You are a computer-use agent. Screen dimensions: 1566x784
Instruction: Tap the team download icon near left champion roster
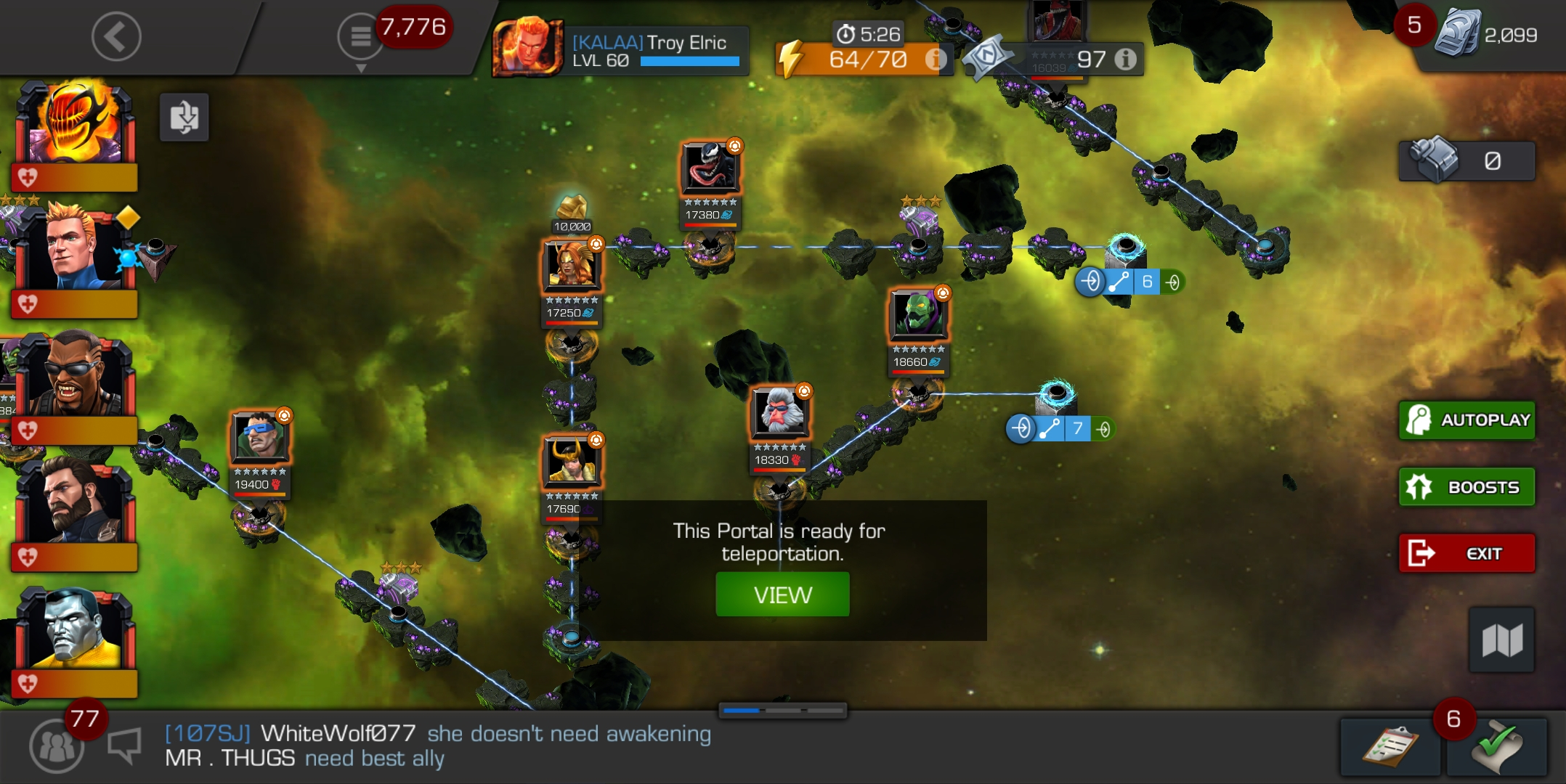tap(184, 118)
